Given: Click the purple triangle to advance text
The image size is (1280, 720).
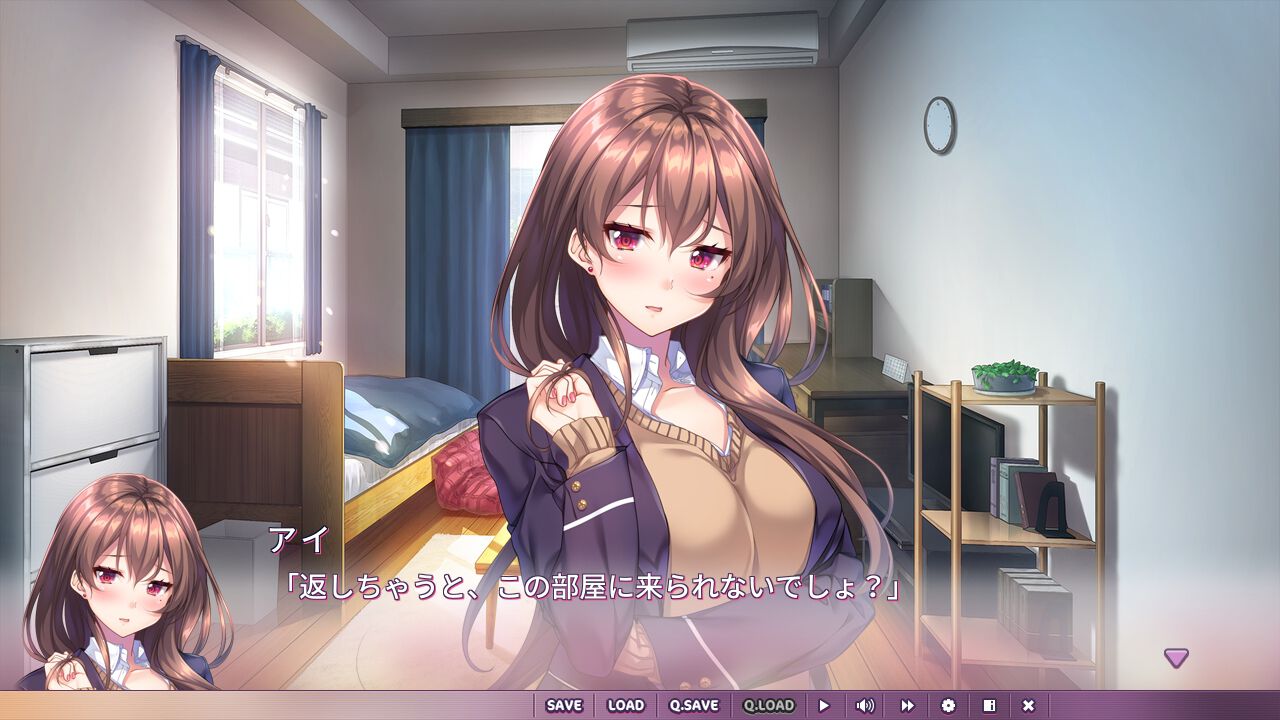Looking at the screenshot, I should pos(1175,658).
